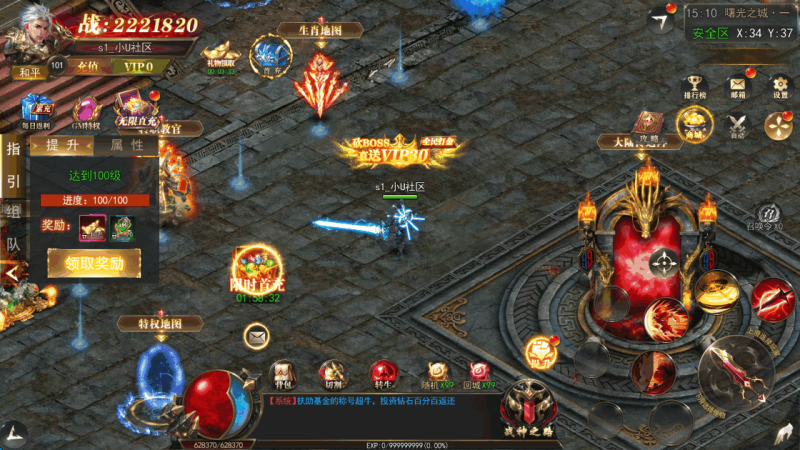This screenshot has width=800, height=450.
Task: Use the 随机 random teleport scroll
Action: click(x=437, y=373)
